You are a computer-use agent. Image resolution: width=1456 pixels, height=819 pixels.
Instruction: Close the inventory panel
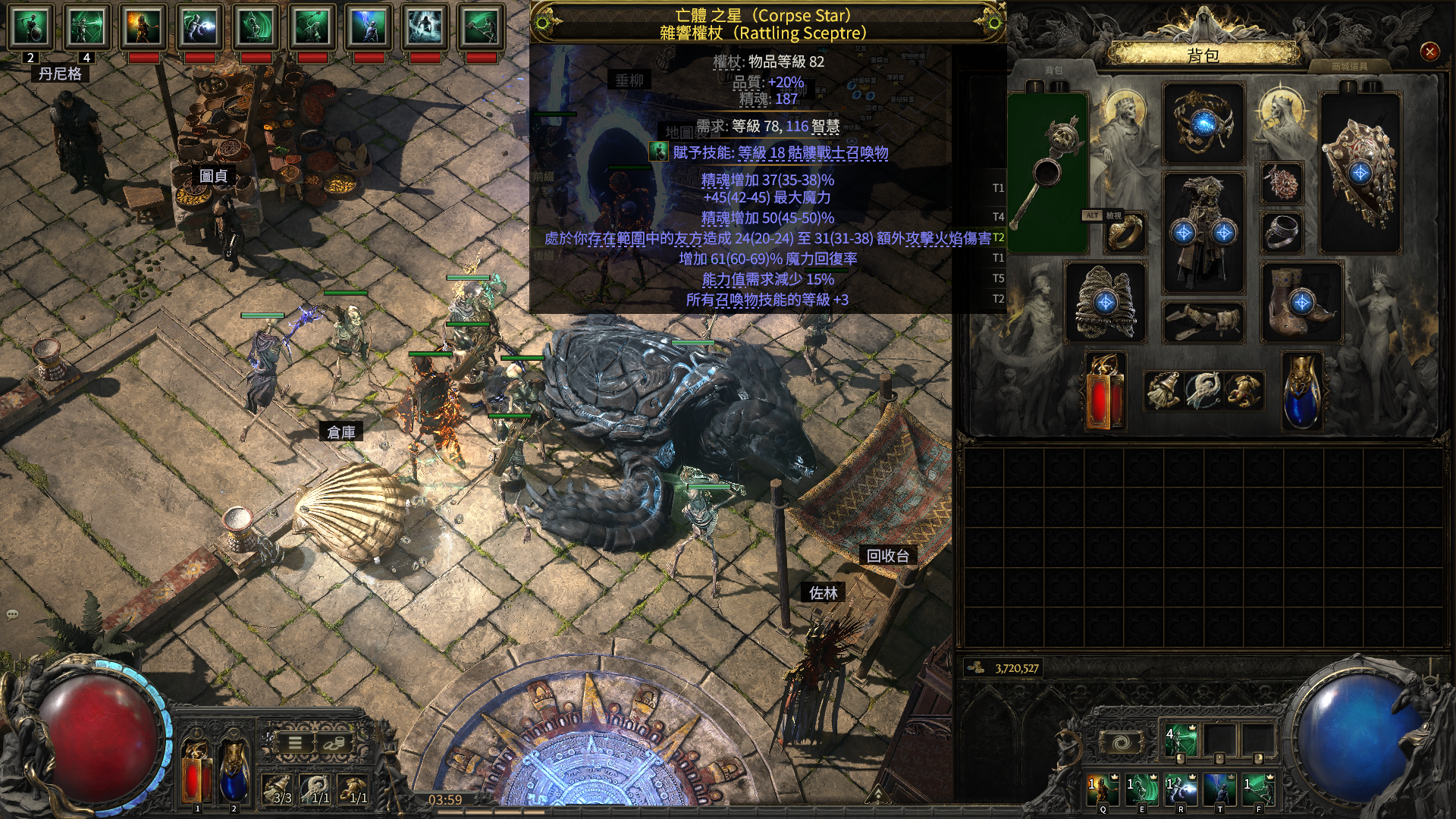(1429, 52)
